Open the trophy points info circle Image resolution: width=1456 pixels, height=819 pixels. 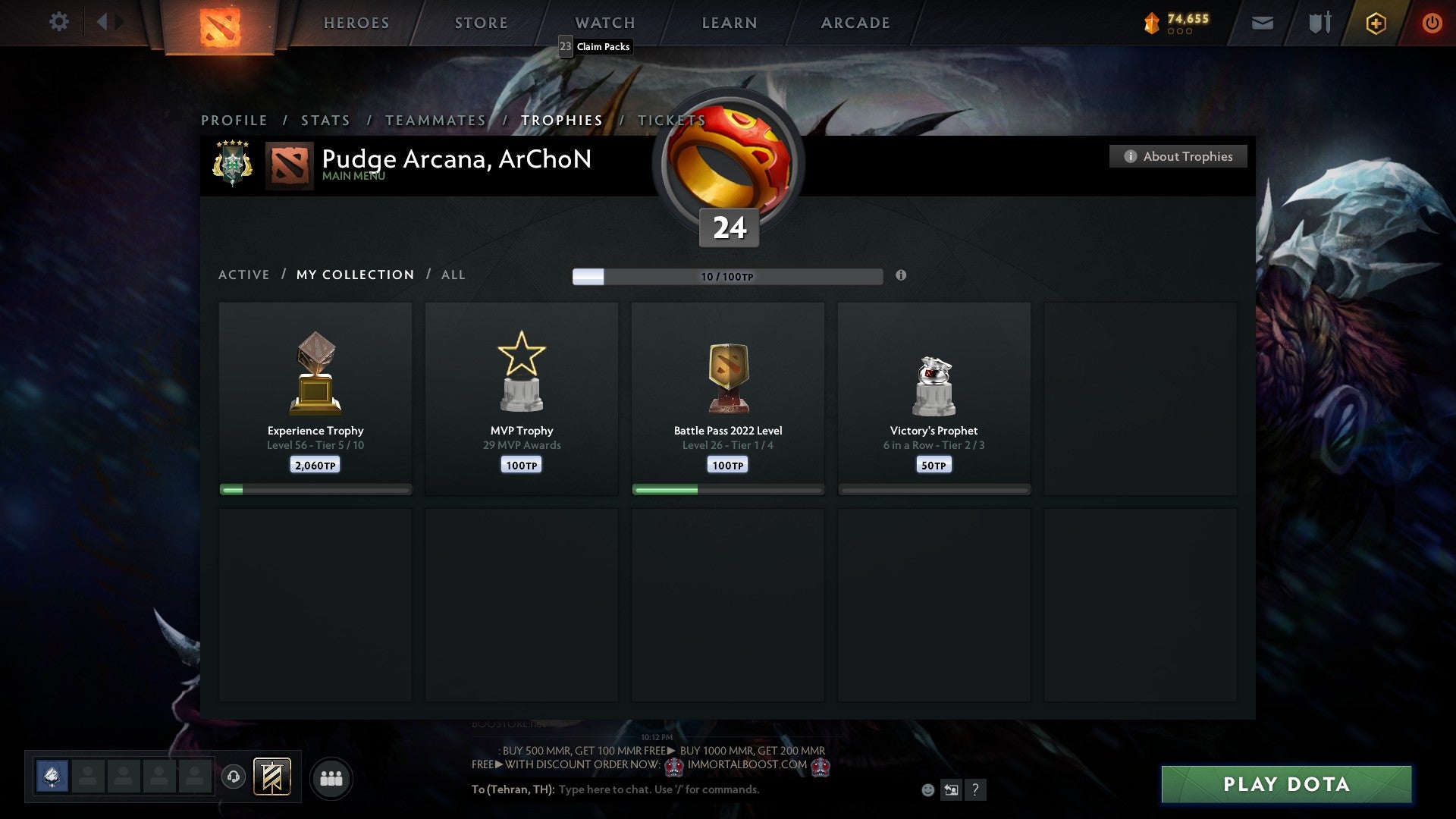[901, 276]
